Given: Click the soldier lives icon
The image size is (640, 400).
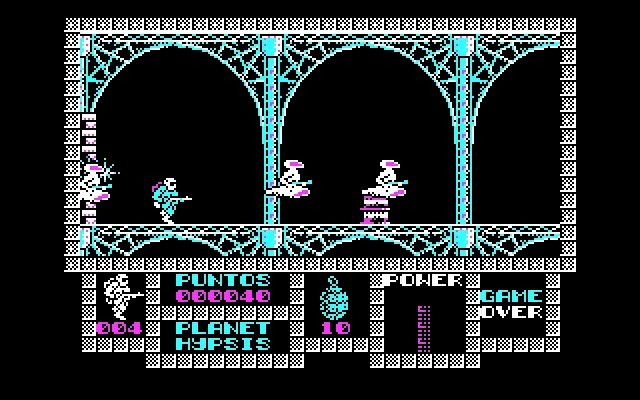Looking at the screenshot, I should pos(118,296).
